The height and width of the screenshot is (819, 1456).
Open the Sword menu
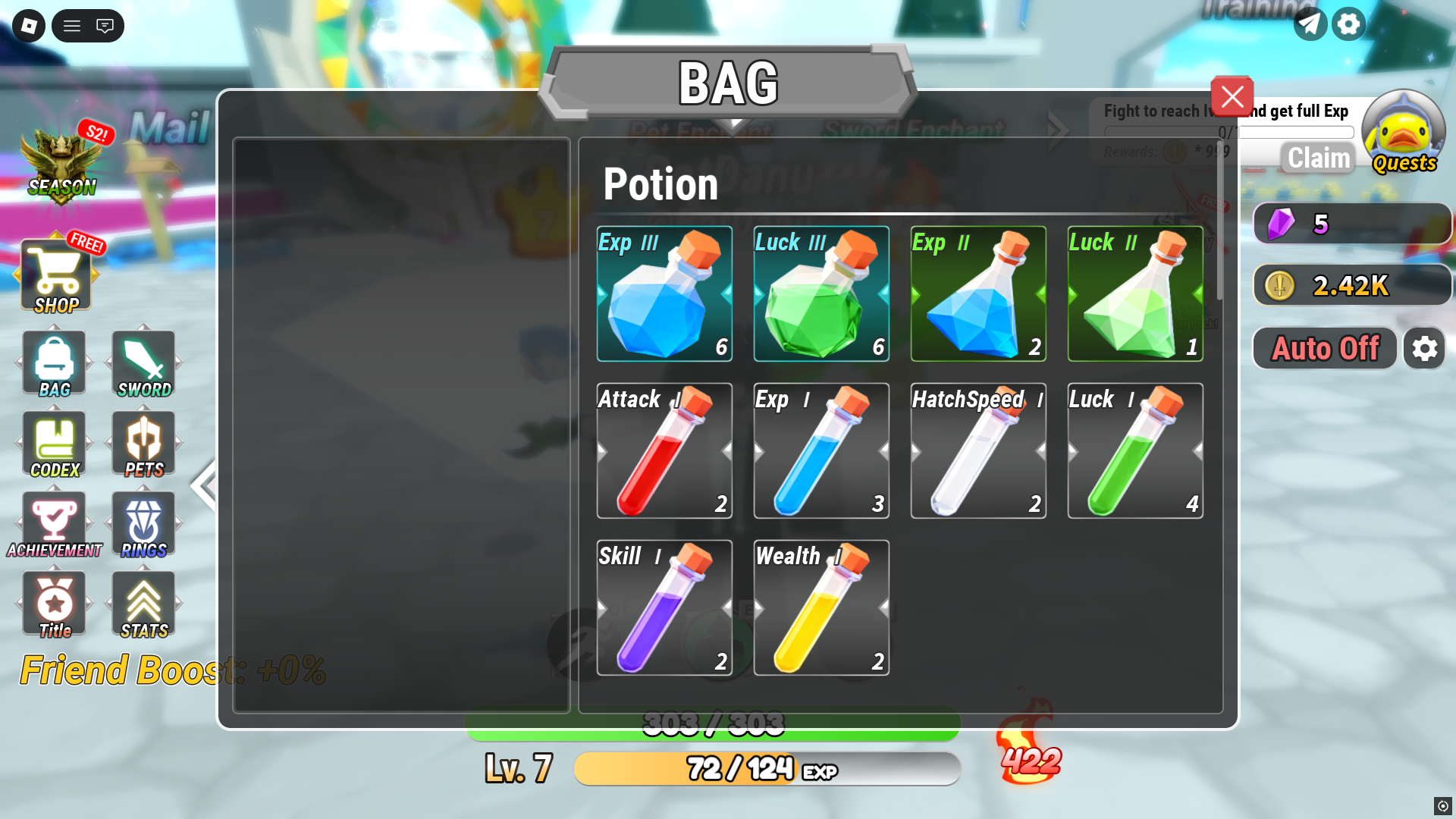(x=143, y=363)
